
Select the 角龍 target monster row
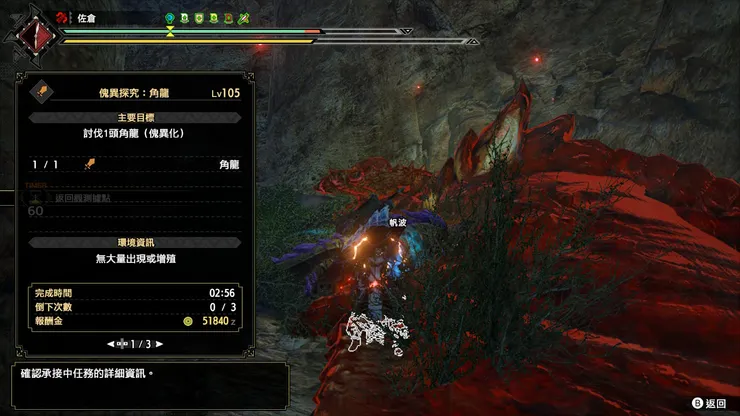point(135,165)
